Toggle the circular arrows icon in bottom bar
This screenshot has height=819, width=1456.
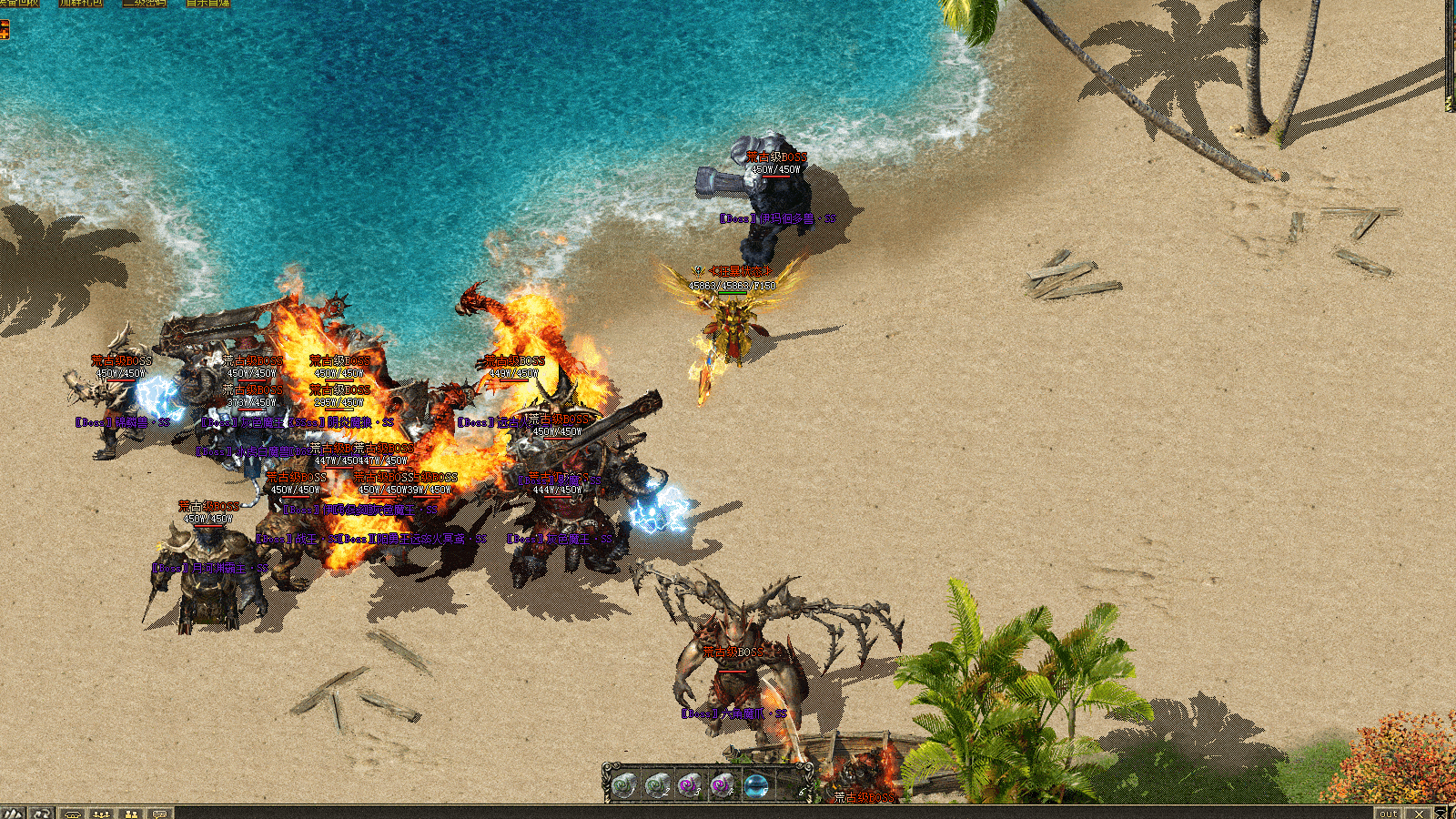tap(41, 813)
